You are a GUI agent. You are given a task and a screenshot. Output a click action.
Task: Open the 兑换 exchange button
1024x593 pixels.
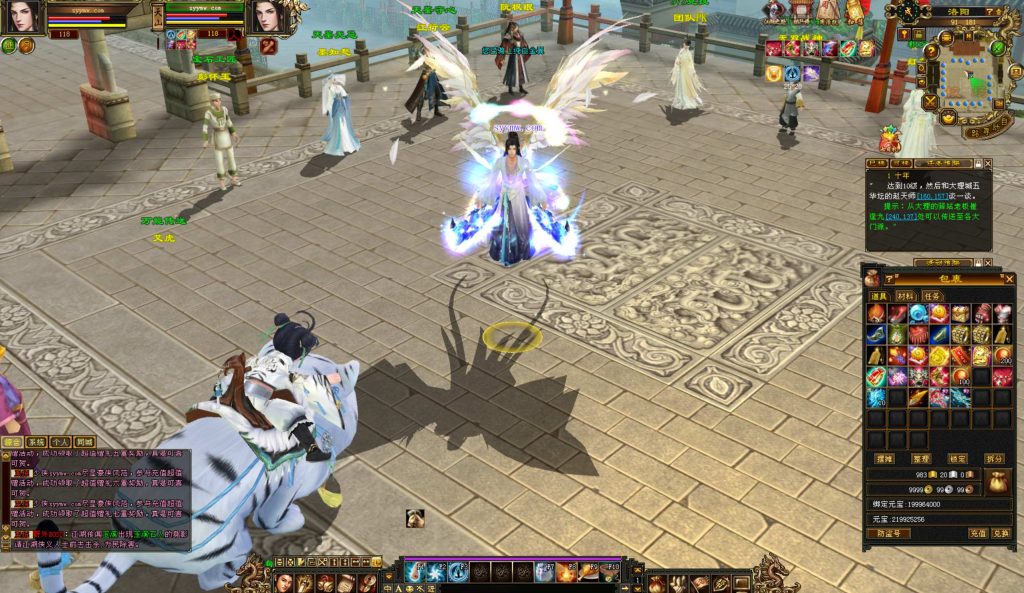[x=1001, y=534]
